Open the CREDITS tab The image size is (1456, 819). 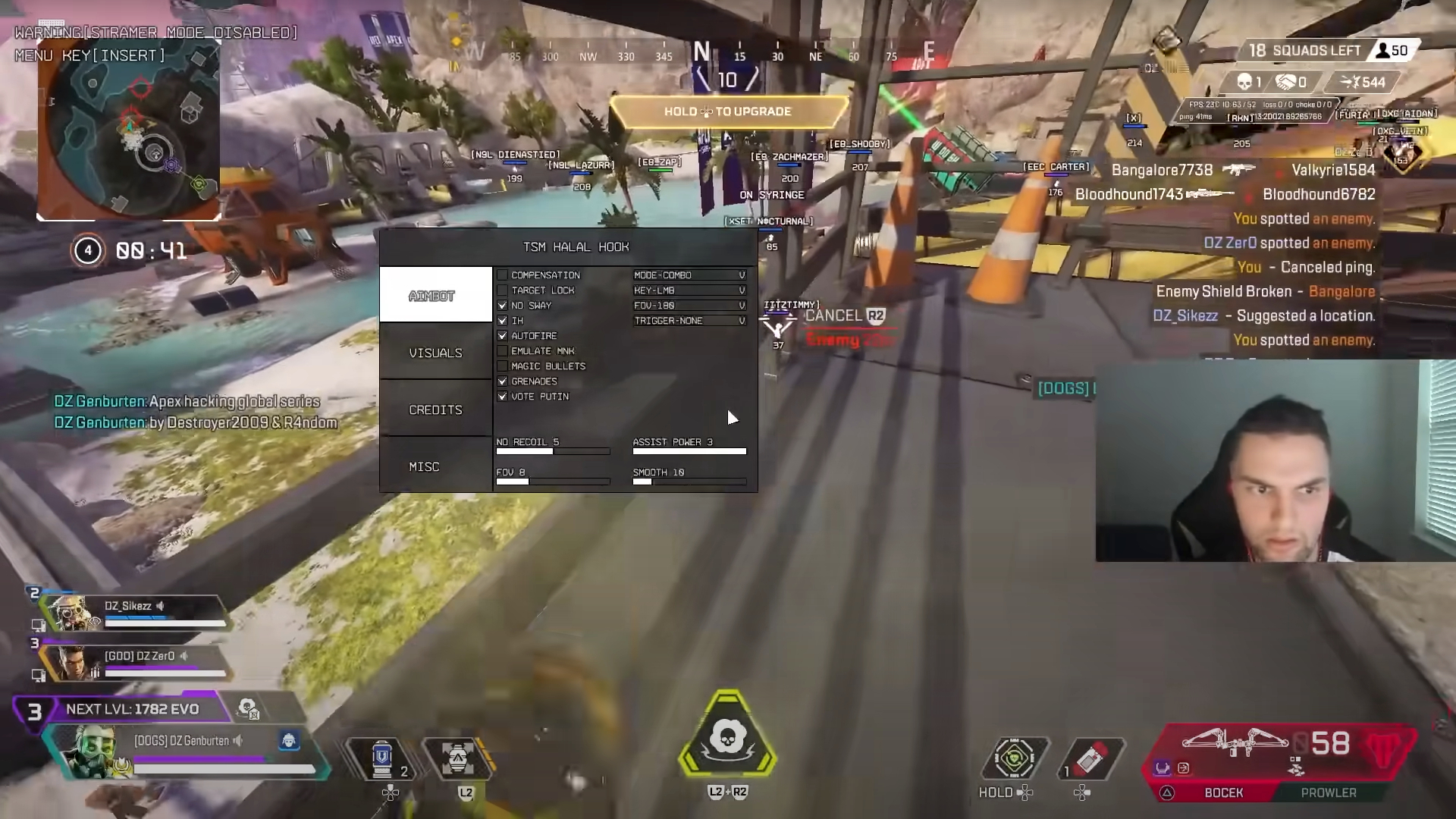(435, 409)
